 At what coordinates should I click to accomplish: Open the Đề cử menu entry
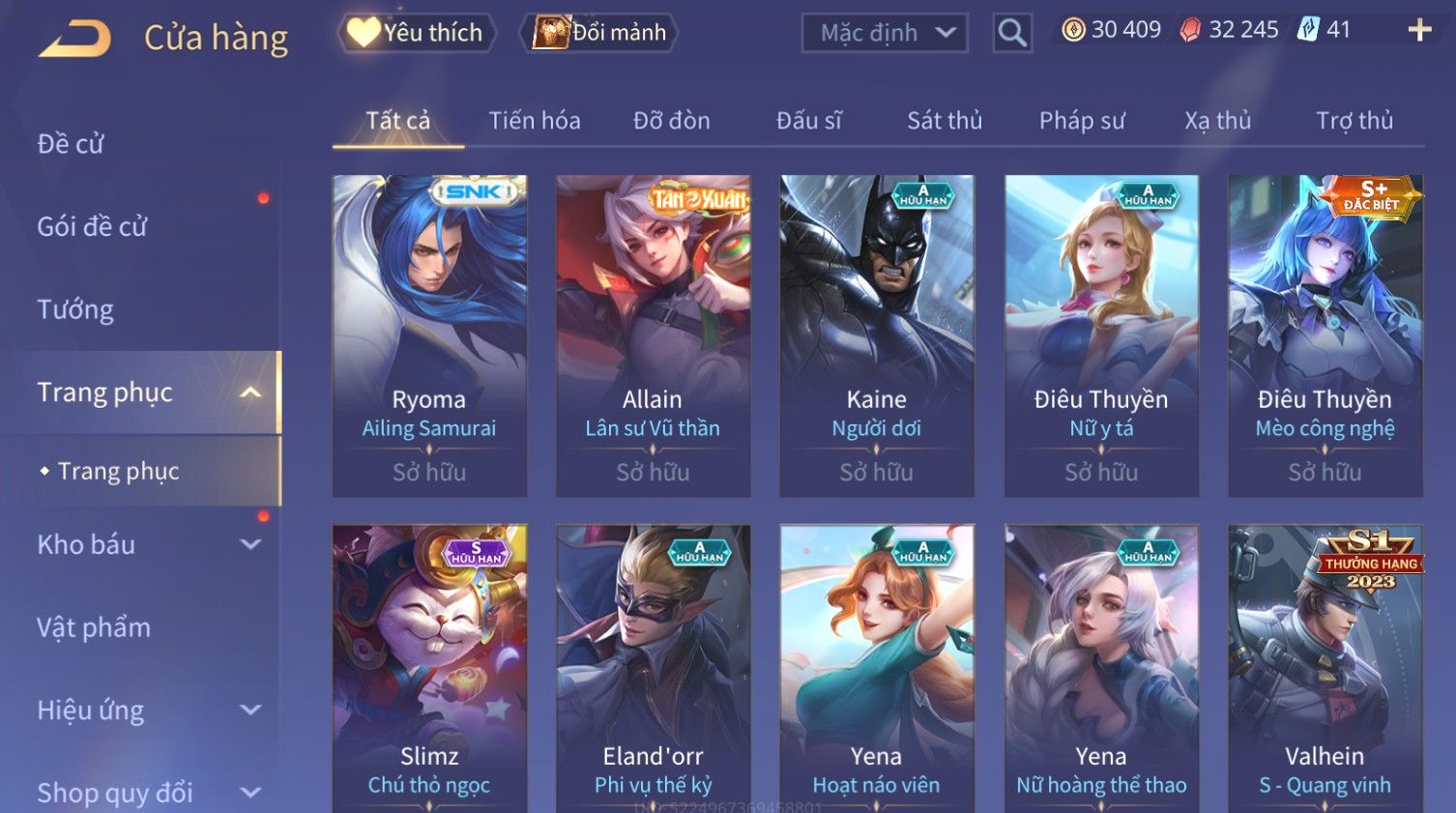tap(71, 144)
